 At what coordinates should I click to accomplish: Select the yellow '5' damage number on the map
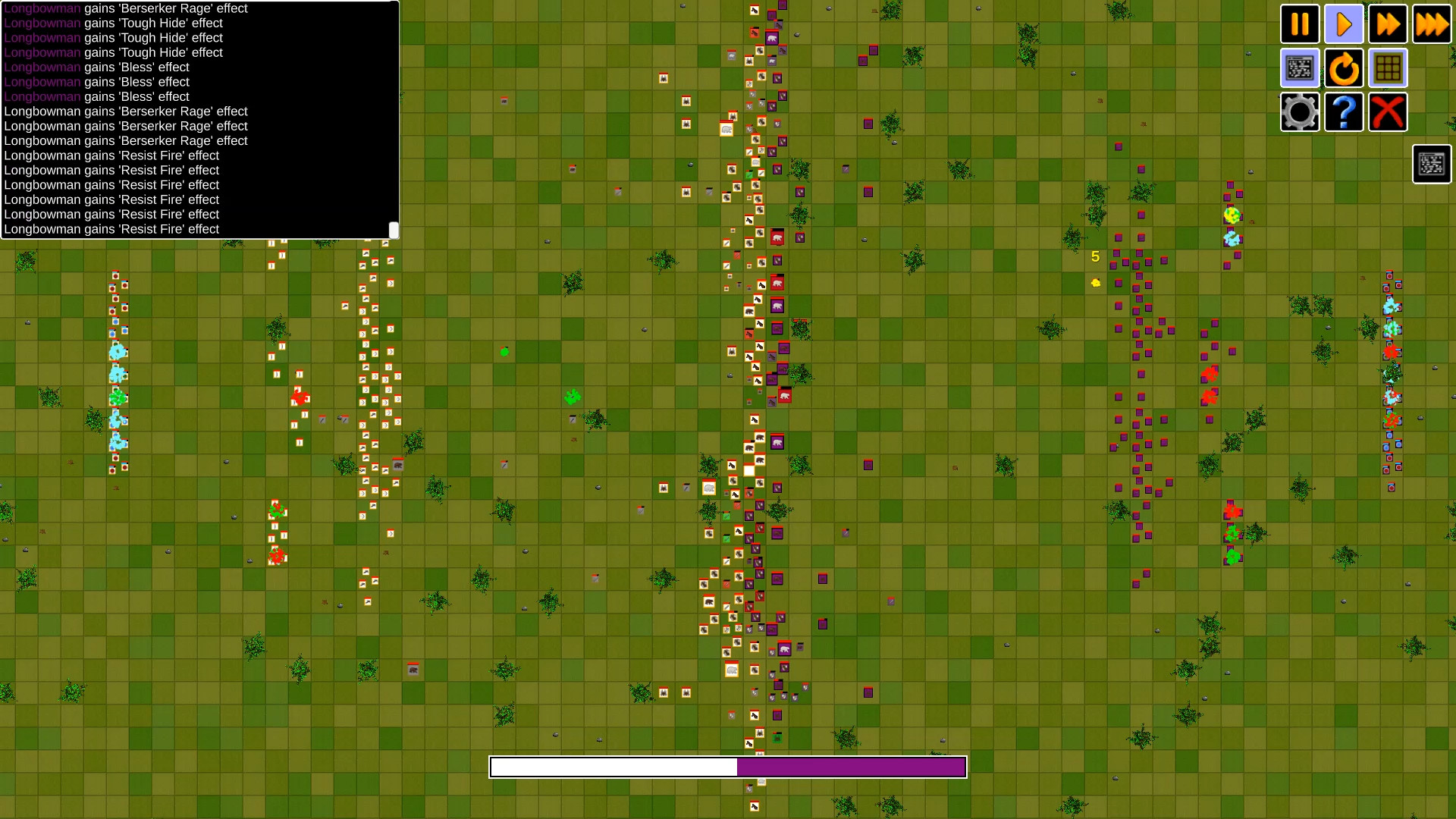pos(1094,256)
